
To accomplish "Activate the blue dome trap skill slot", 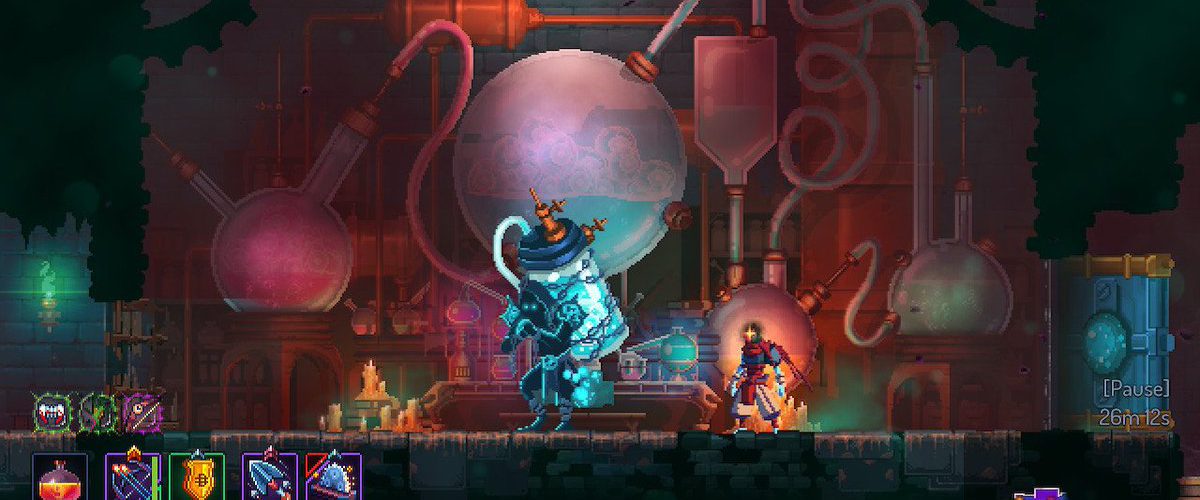I will click(x=332, y=477).
